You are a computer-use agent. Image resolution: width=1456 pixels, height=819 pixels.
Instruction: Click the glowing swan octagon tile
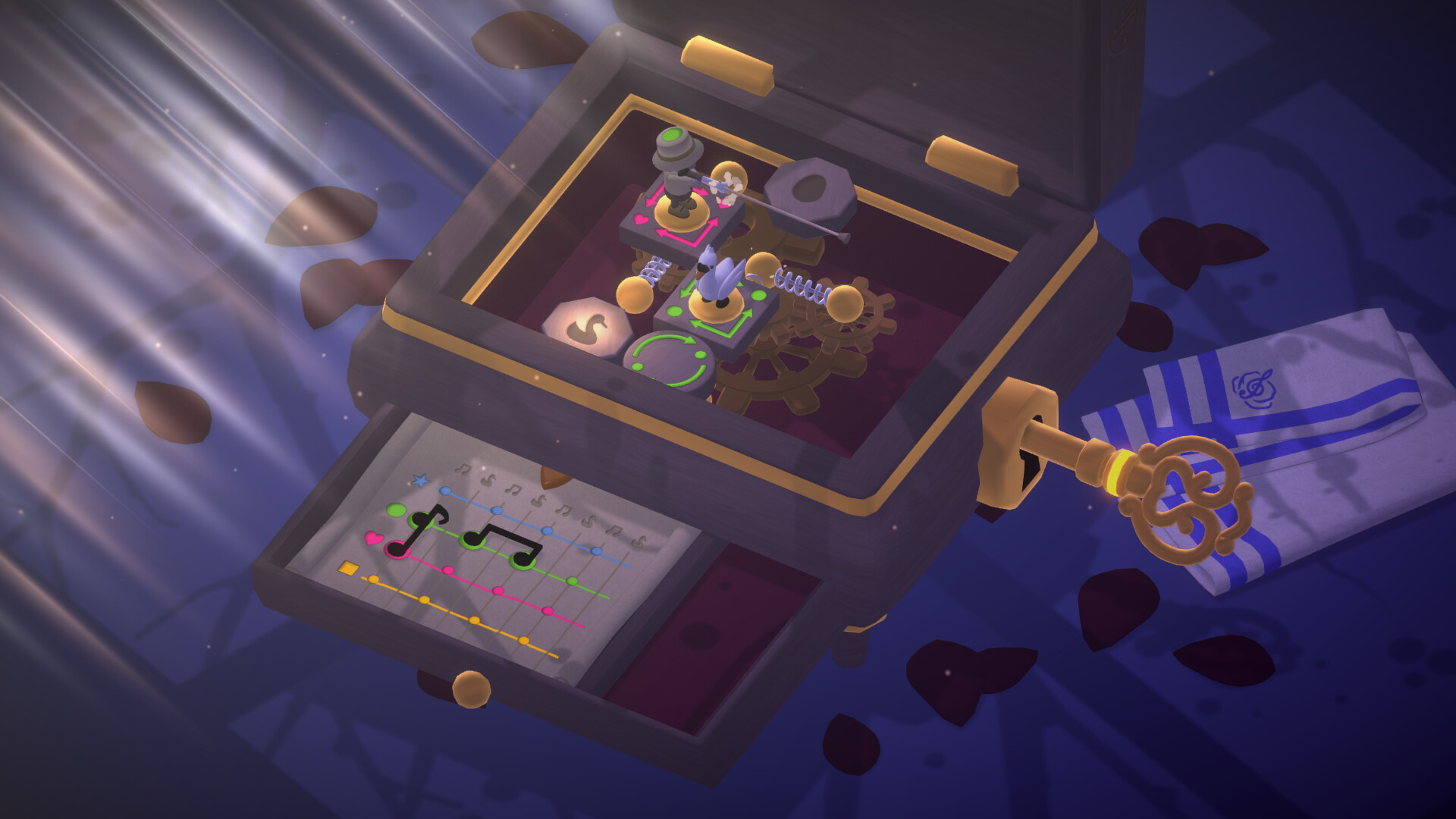click(583, 328)
